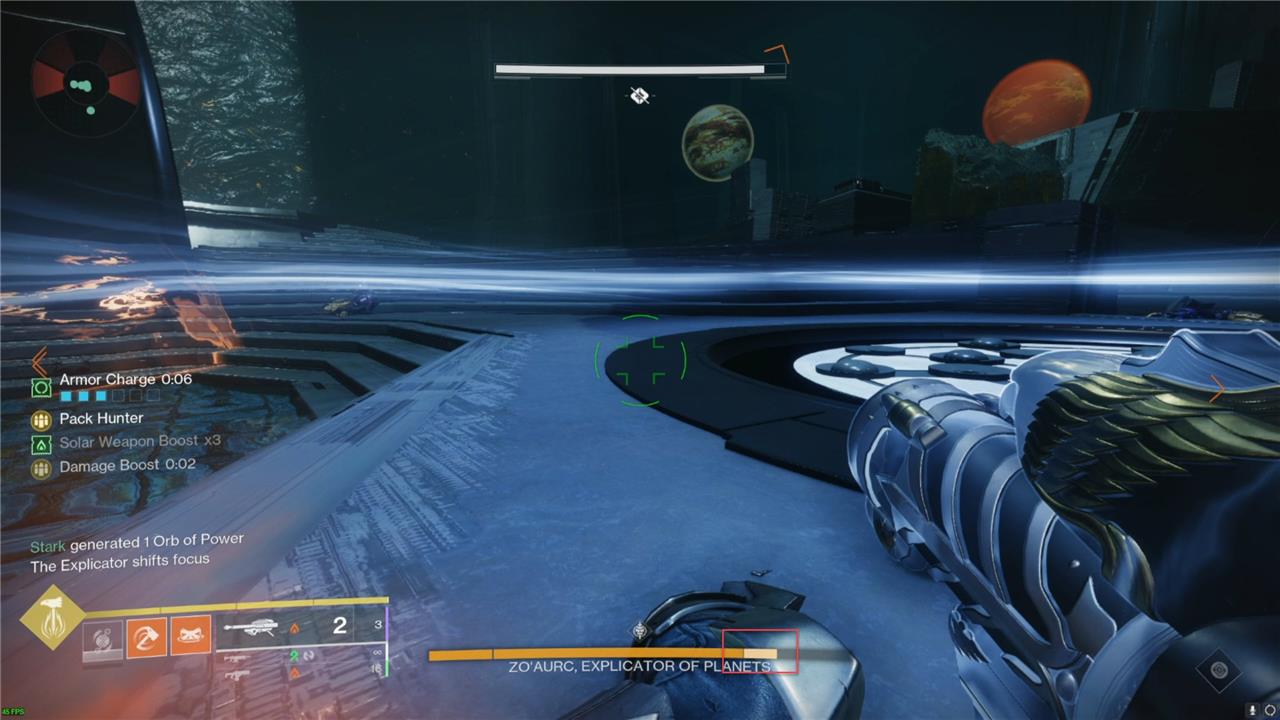Toggle the microphone overlay icon
Viewport: 1280px width, 720px height.
(x=1252, y=709)
